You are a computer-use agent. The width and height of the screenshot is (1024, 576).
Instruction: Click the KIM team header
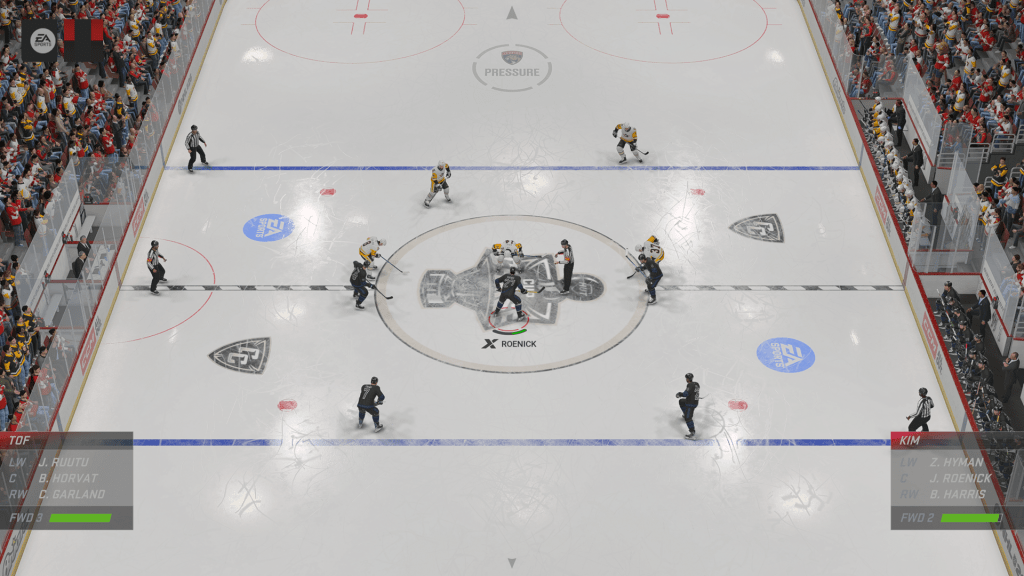(x=911, y=440)
